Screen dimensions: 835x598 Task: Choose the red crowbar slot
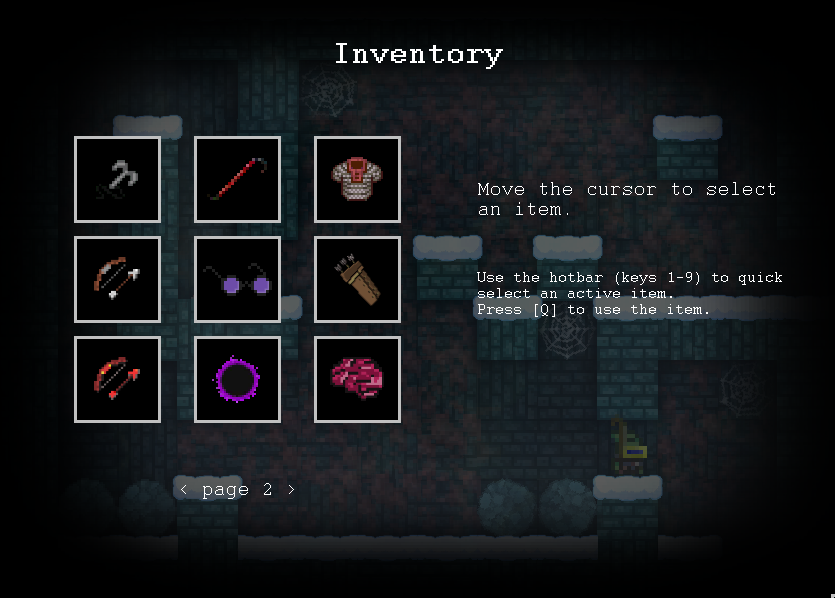pos(237,179)
